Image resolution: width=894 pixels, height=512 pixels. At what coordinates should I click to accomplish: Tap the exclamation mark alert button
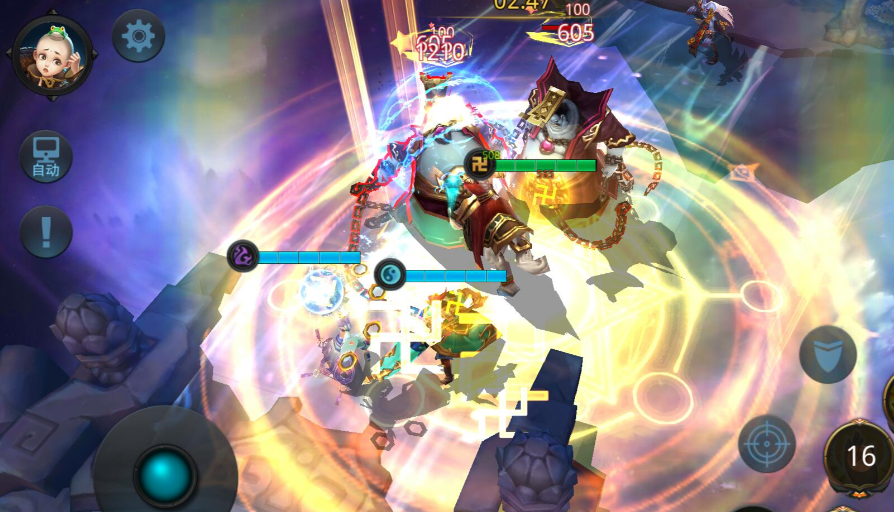point(46,232)
